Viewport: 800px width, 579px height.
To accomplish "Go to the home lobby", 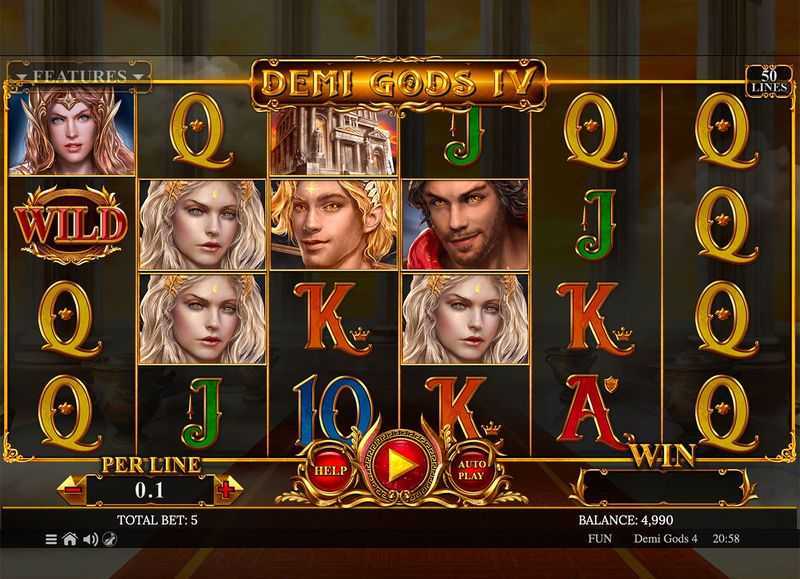I will tap(70, 539).
